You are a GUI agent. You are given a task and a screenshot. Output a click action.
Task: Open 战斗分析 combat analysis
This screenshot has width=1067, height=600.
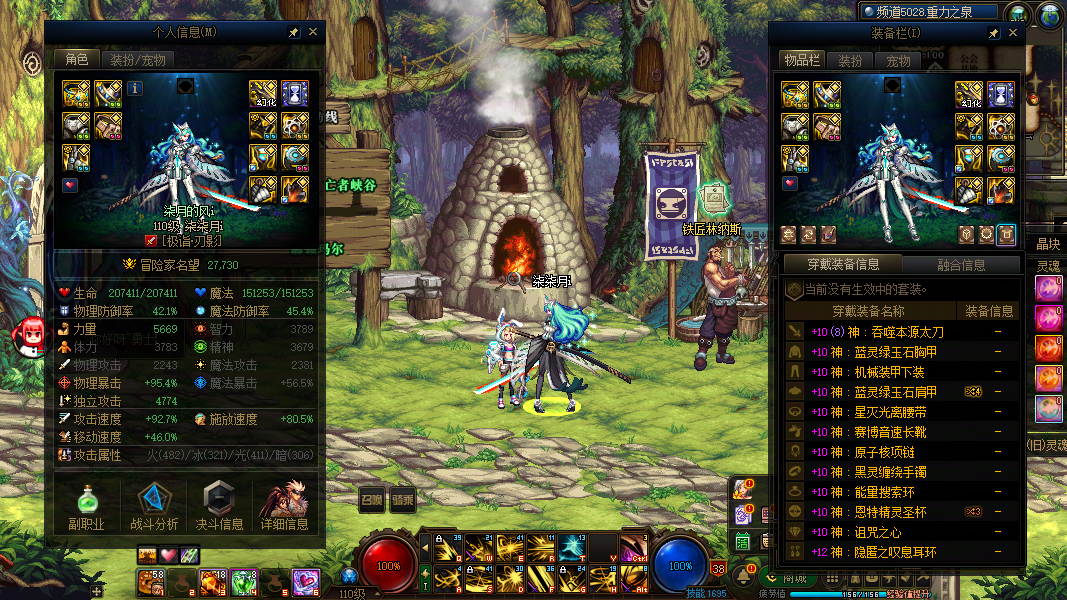tap(154, 506)
